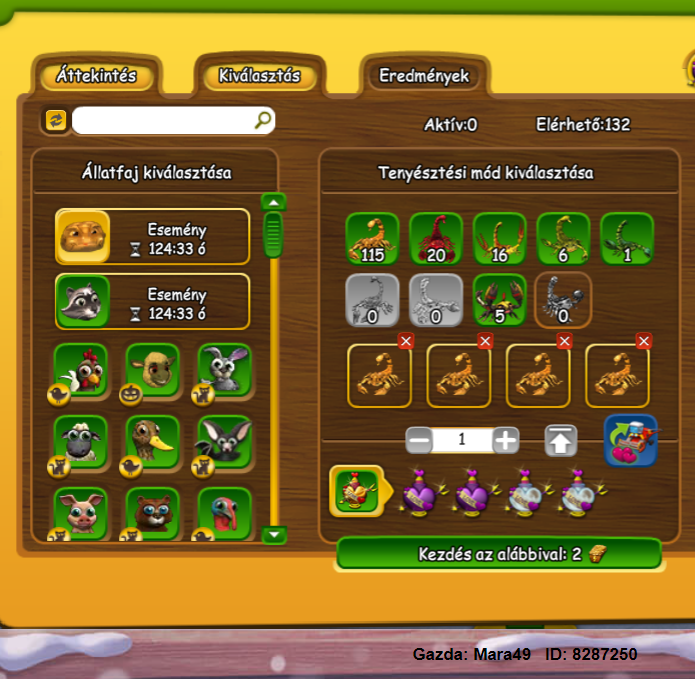This screenshot has height=679, width=695.
Task: Choose the toad Esemény entry
Action: tap(152, 237)
